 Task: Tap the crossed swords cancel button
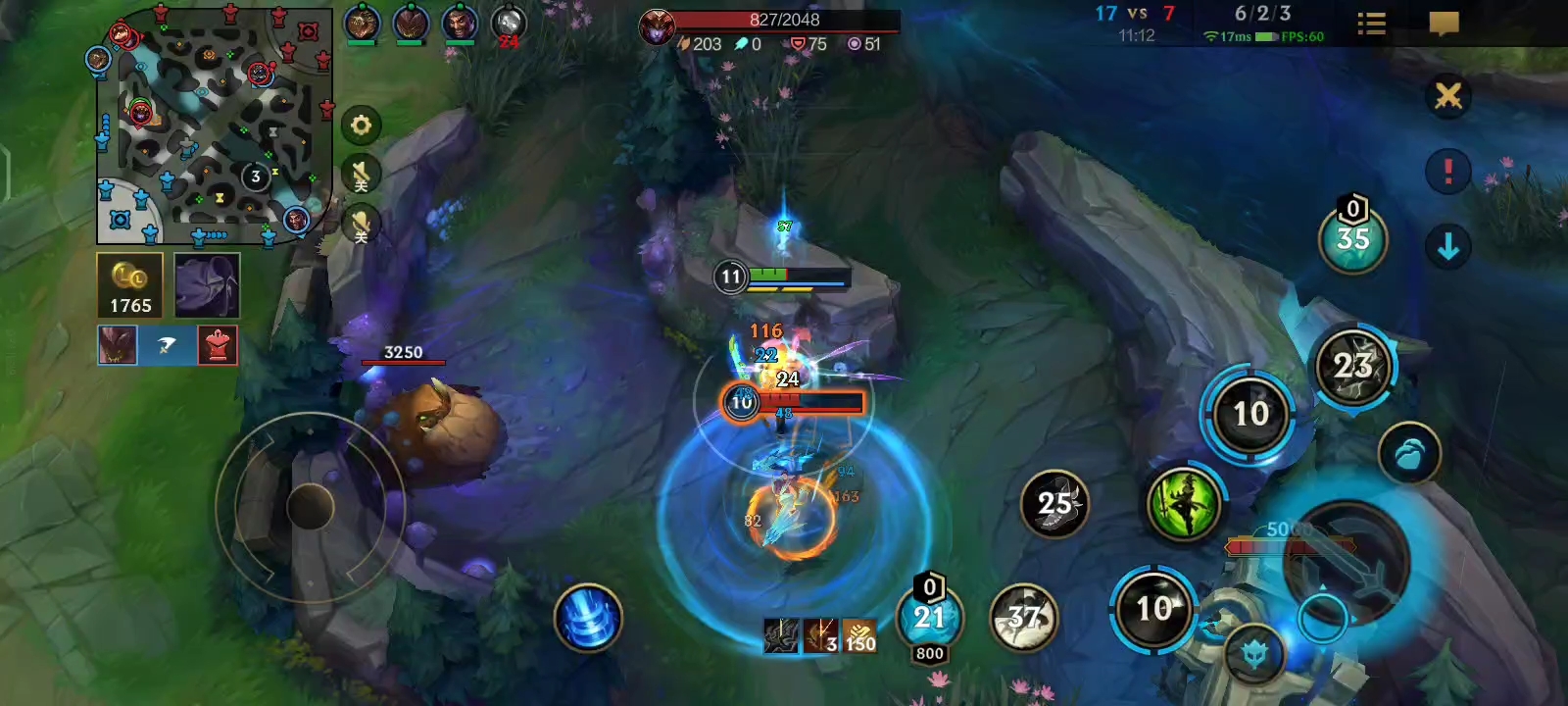coord(1447,96)
